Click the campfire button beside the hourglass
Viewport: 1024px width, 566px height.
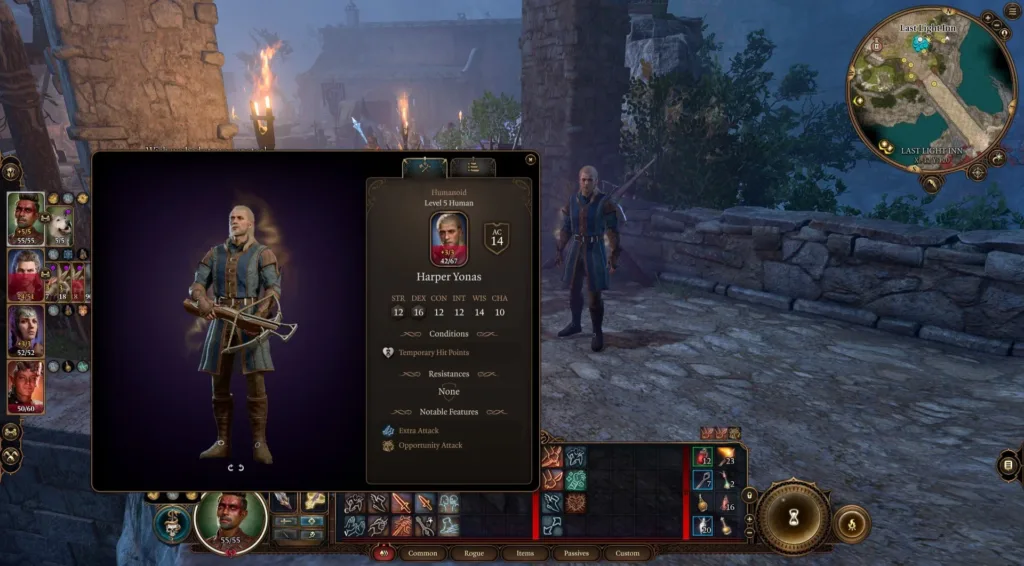click(852, 523)
